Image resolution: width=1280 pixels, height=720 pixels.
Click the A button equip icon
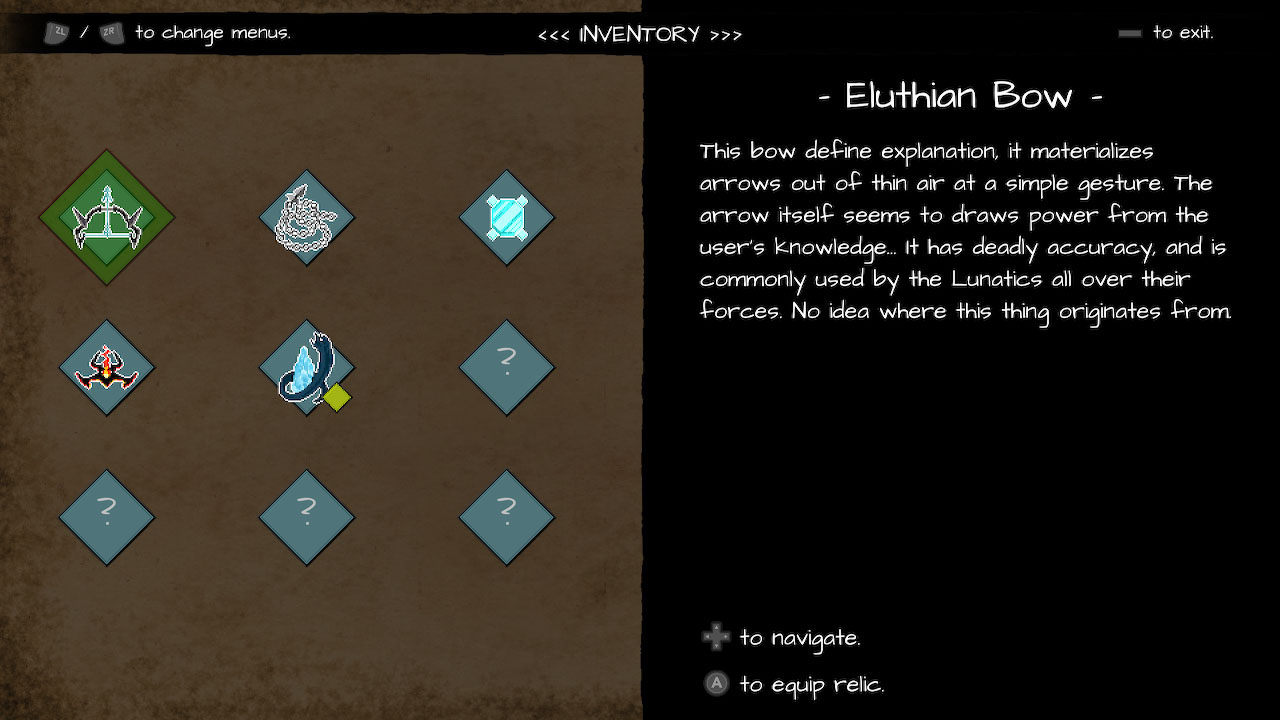pyautogui.click(x=716, y=684)
